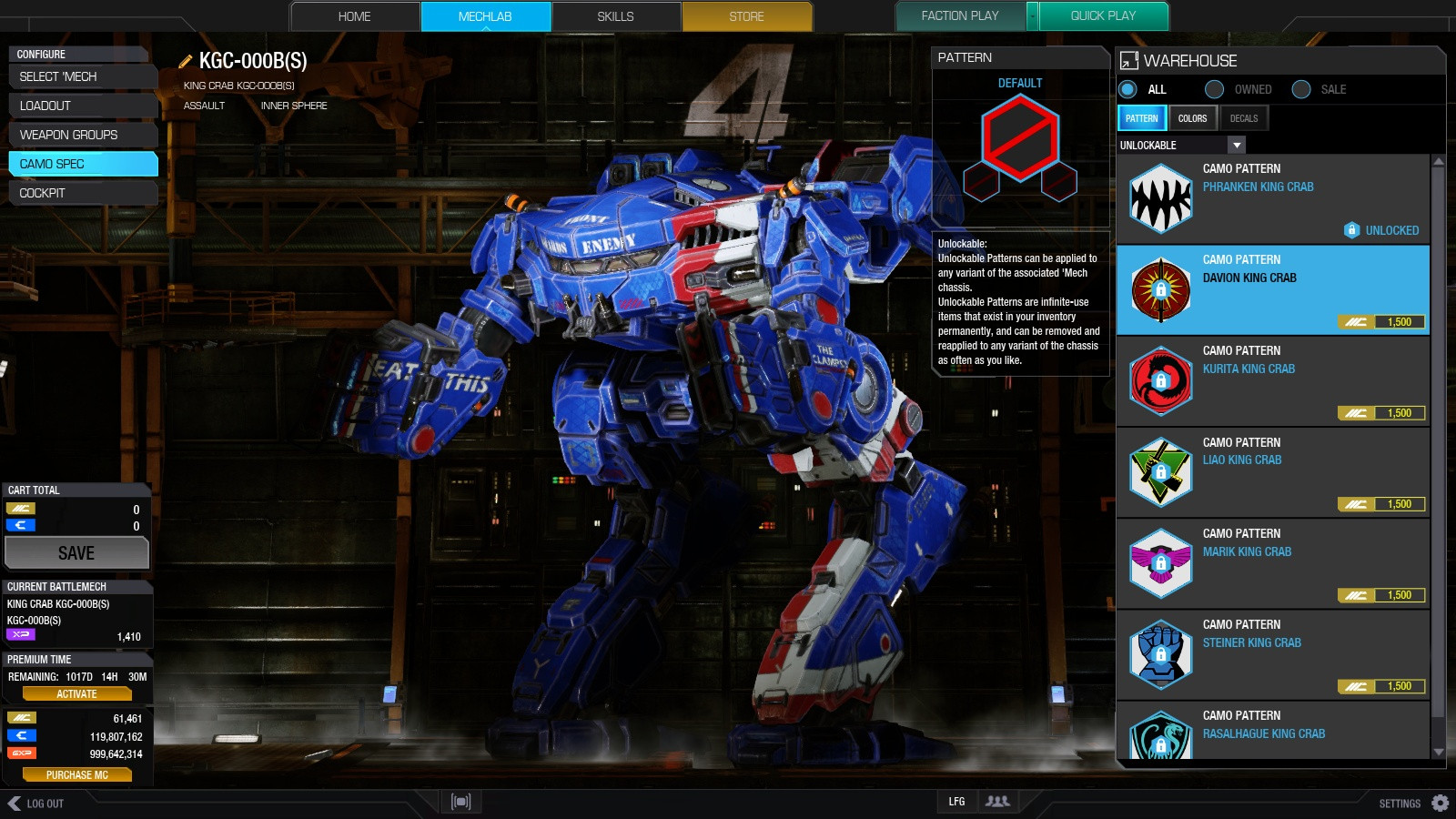Select the Phranken King Crab camo pattern icon
Screen dimensions: 1456x819
1160,200
